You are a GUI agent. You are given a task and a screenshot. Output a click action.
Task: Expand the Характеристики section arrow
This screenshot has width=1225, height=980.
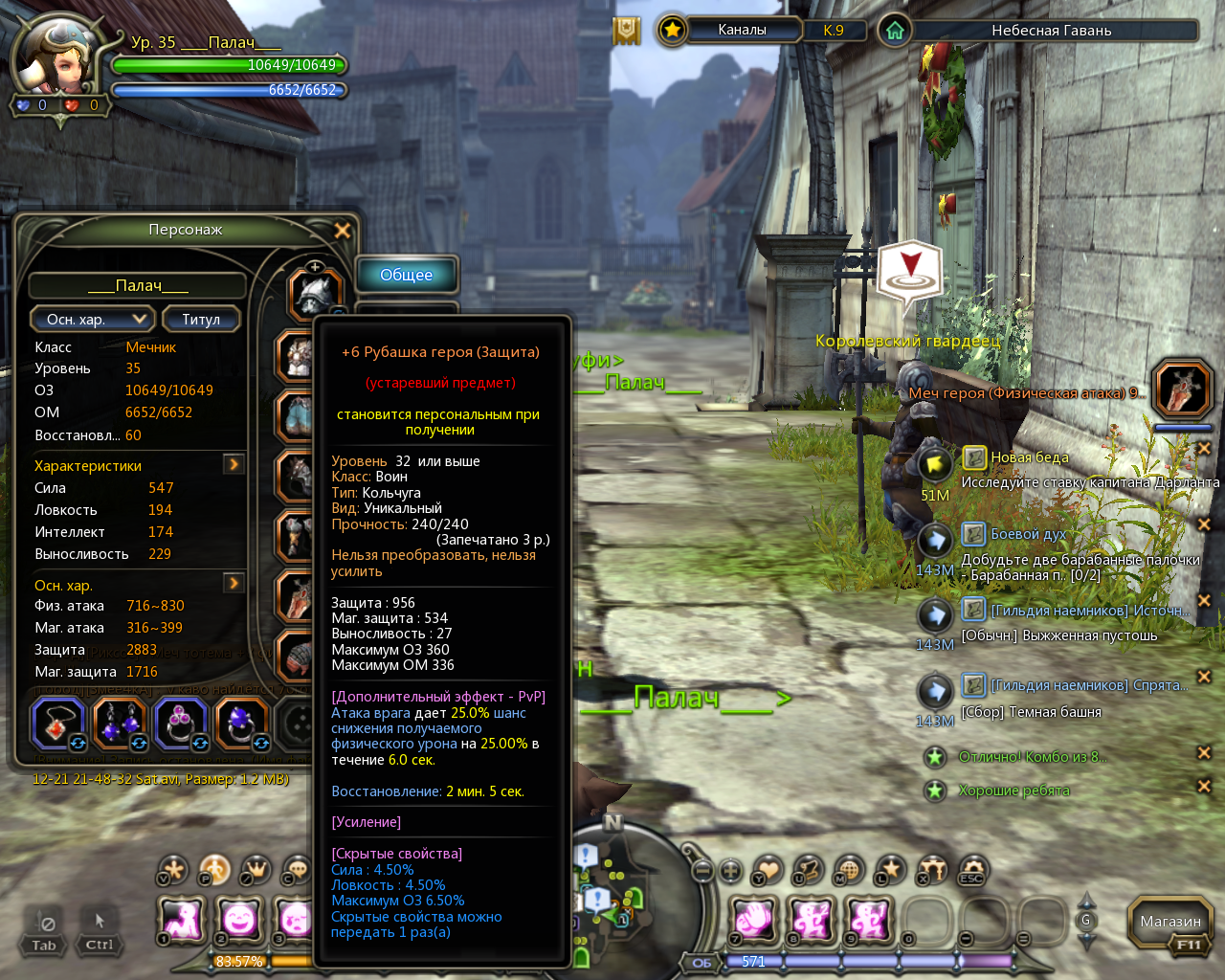pyautogui.click(x=234, y=464)
